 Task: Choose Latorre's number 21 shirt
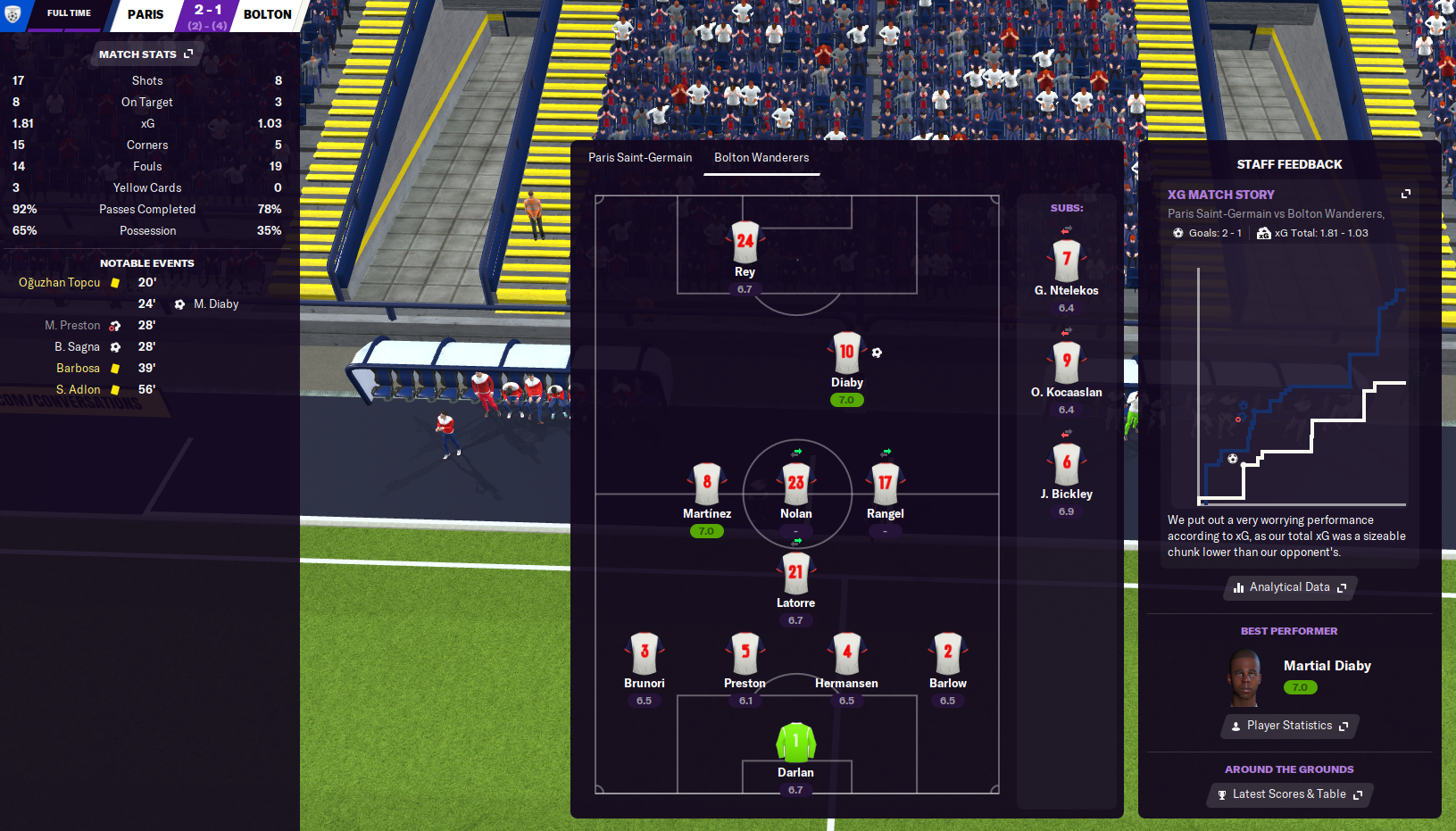[x=795, y=573]
